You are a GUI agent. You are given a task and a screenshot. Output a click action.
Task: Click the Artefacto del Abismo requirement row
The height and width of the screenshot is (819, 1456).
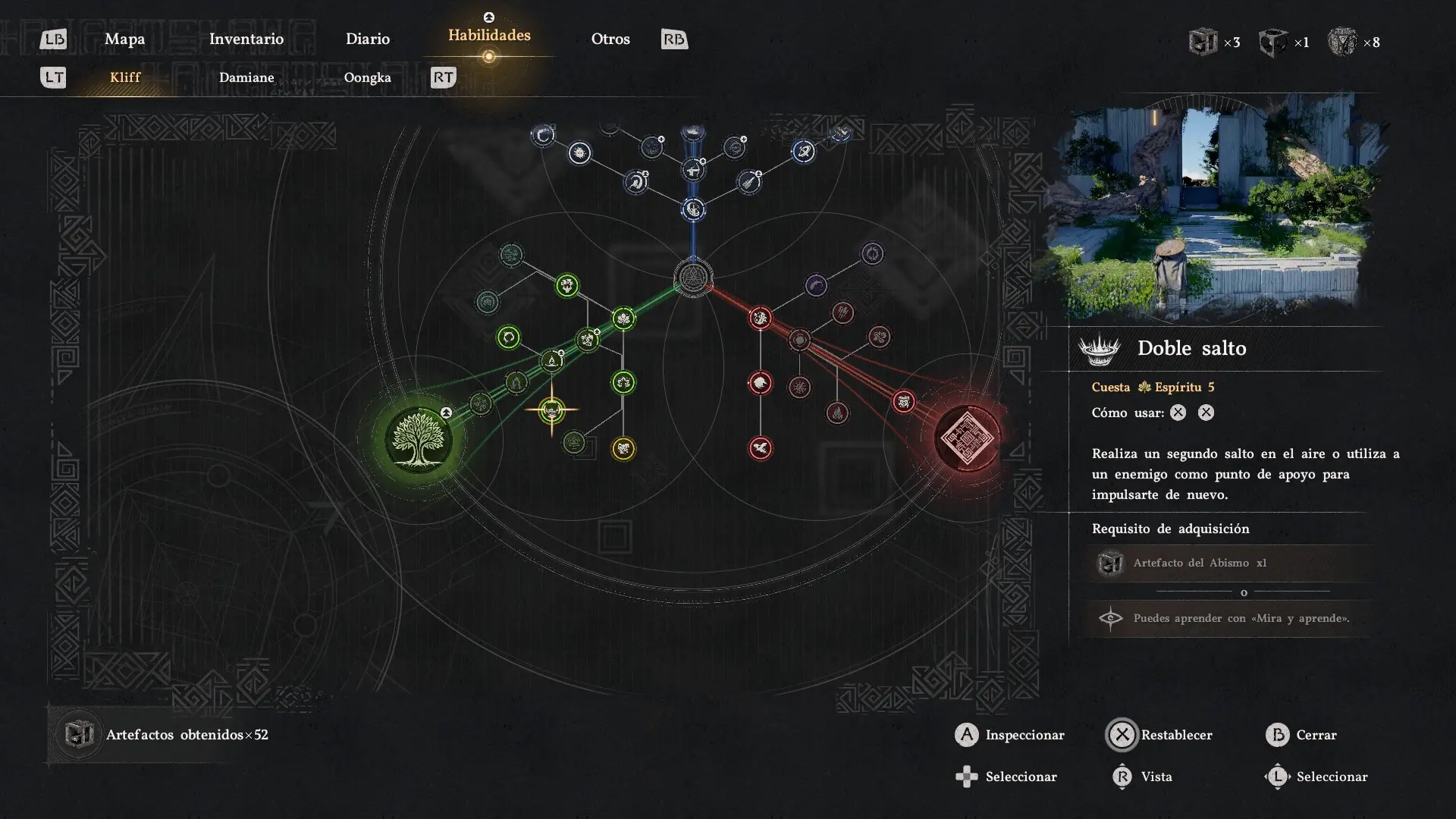1228,563
